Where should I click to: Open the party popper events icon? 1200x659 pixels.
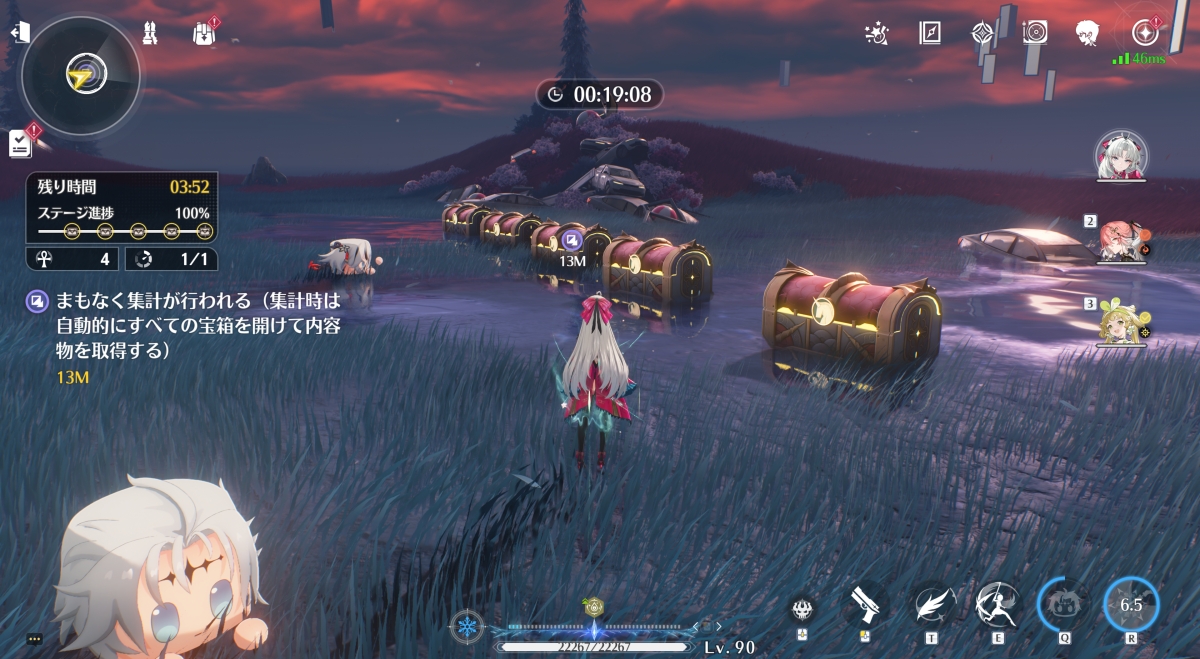pos(877,34)
